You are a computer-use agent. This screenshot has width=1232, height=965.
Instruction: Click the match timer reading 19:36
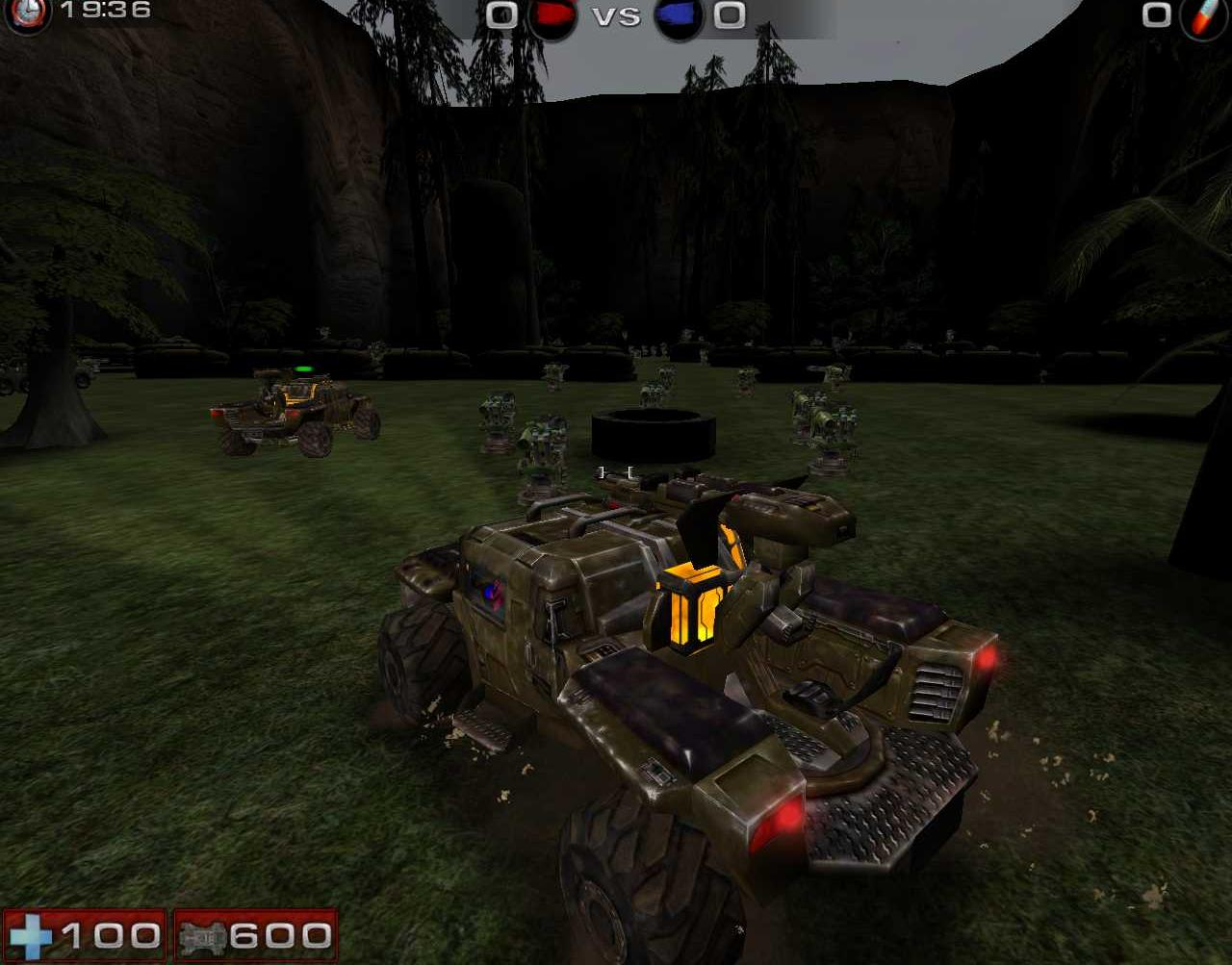tap(106, 13)
